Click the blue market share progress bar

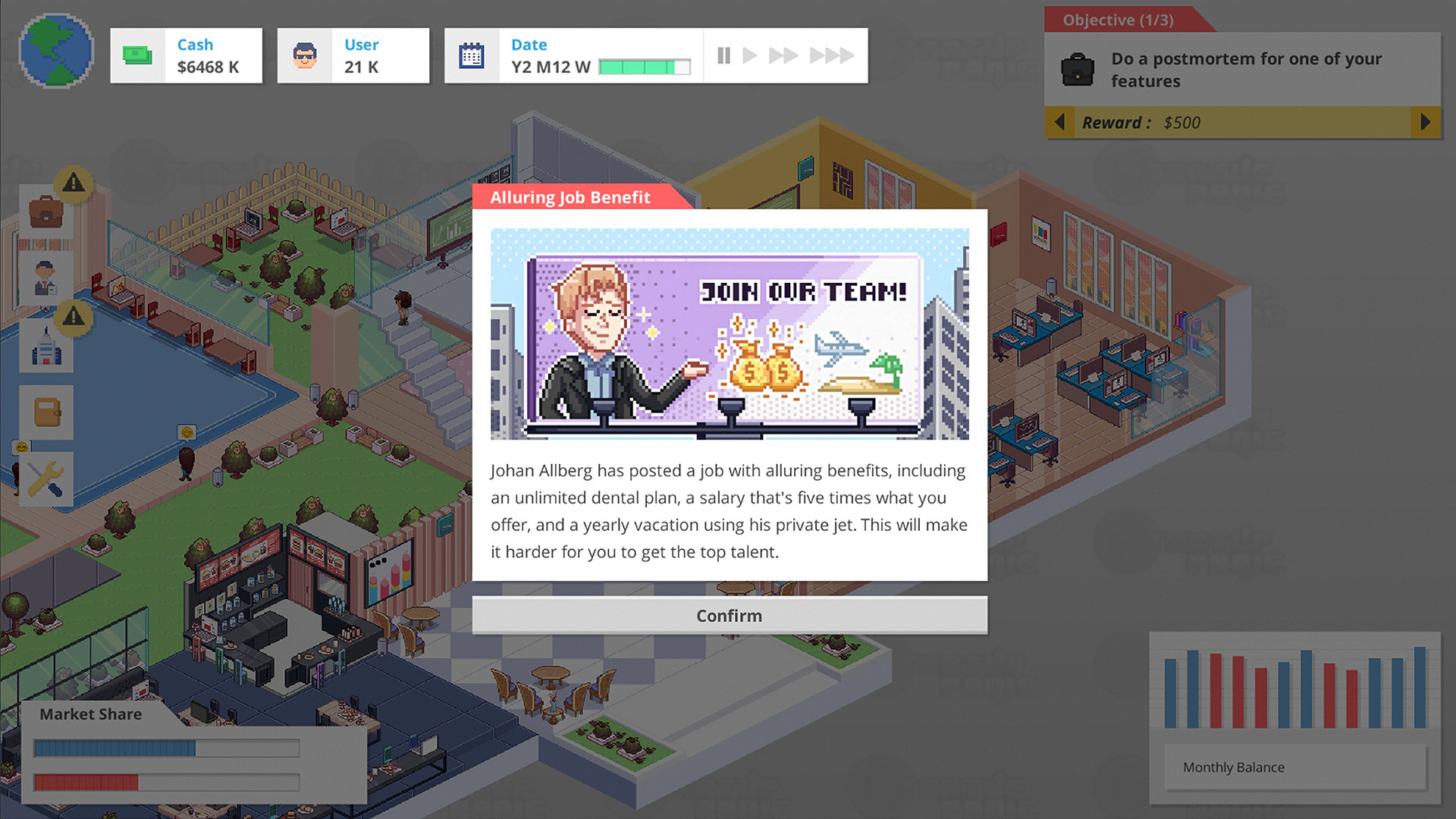click(114, 747)
